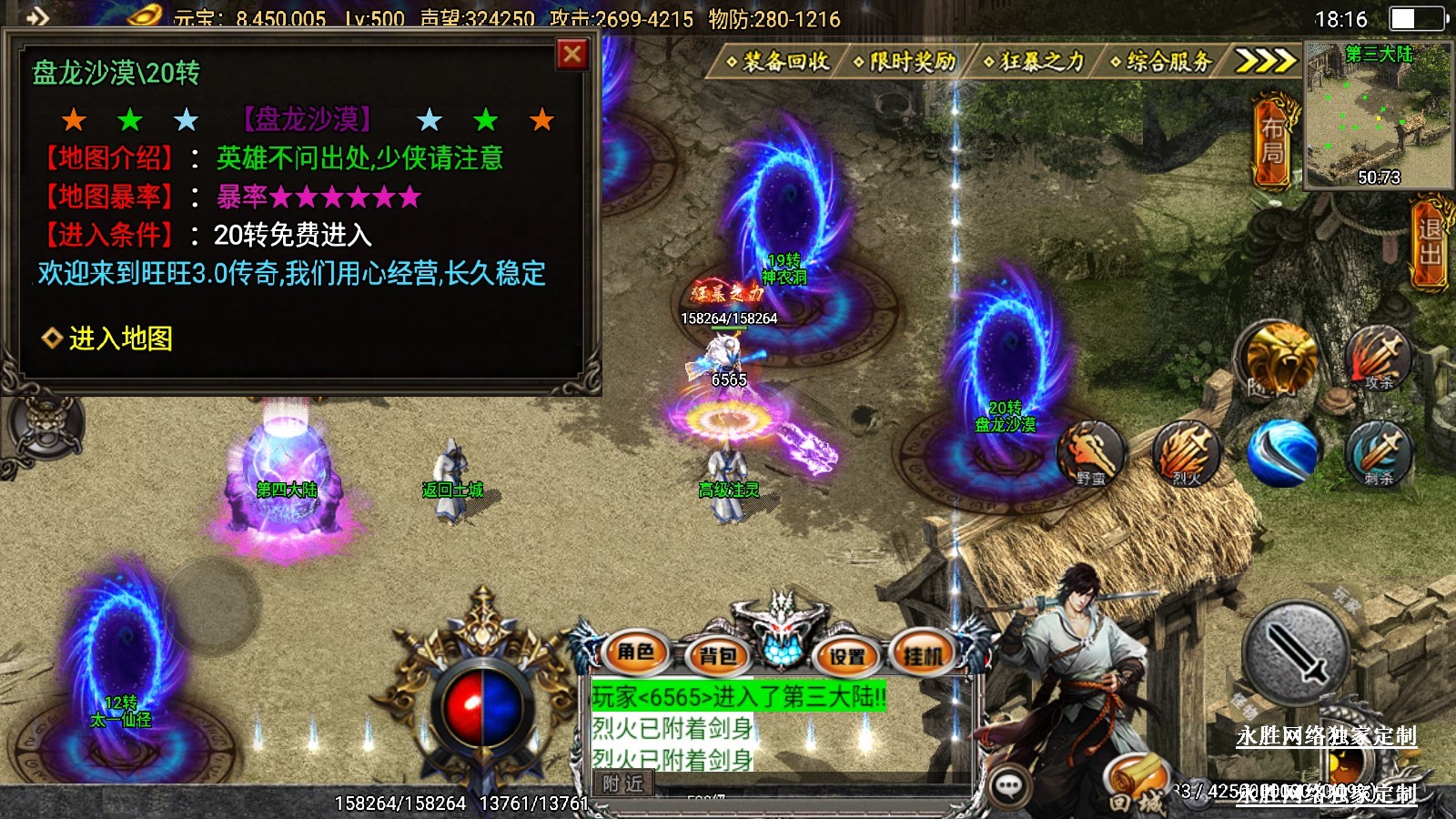The image size is (1456, 819).
Task: Activate the 刺杀 thrust skill
Action: click(1378, 452)
